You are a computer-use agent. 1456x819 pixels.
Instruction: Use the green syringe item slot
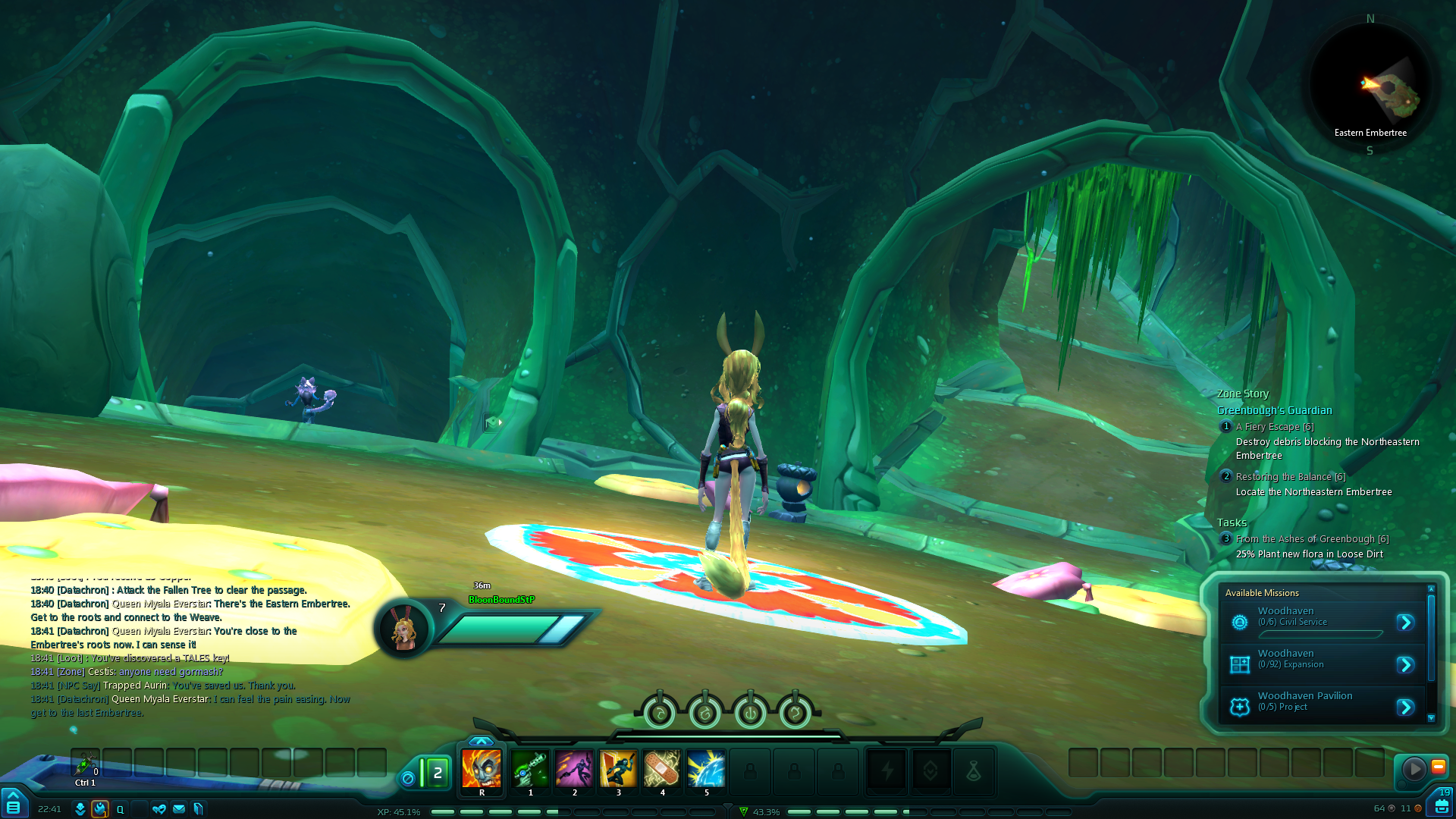coord(85,763)
